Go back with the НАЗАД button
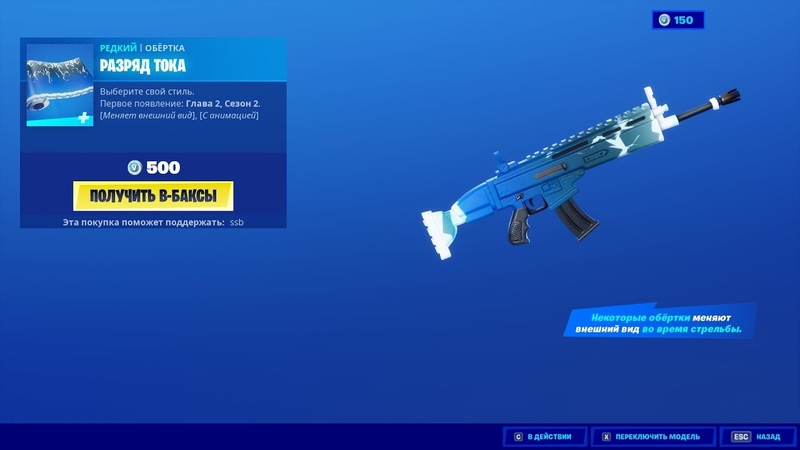Viewport: 800px width, 450px height. click(757, 436)
